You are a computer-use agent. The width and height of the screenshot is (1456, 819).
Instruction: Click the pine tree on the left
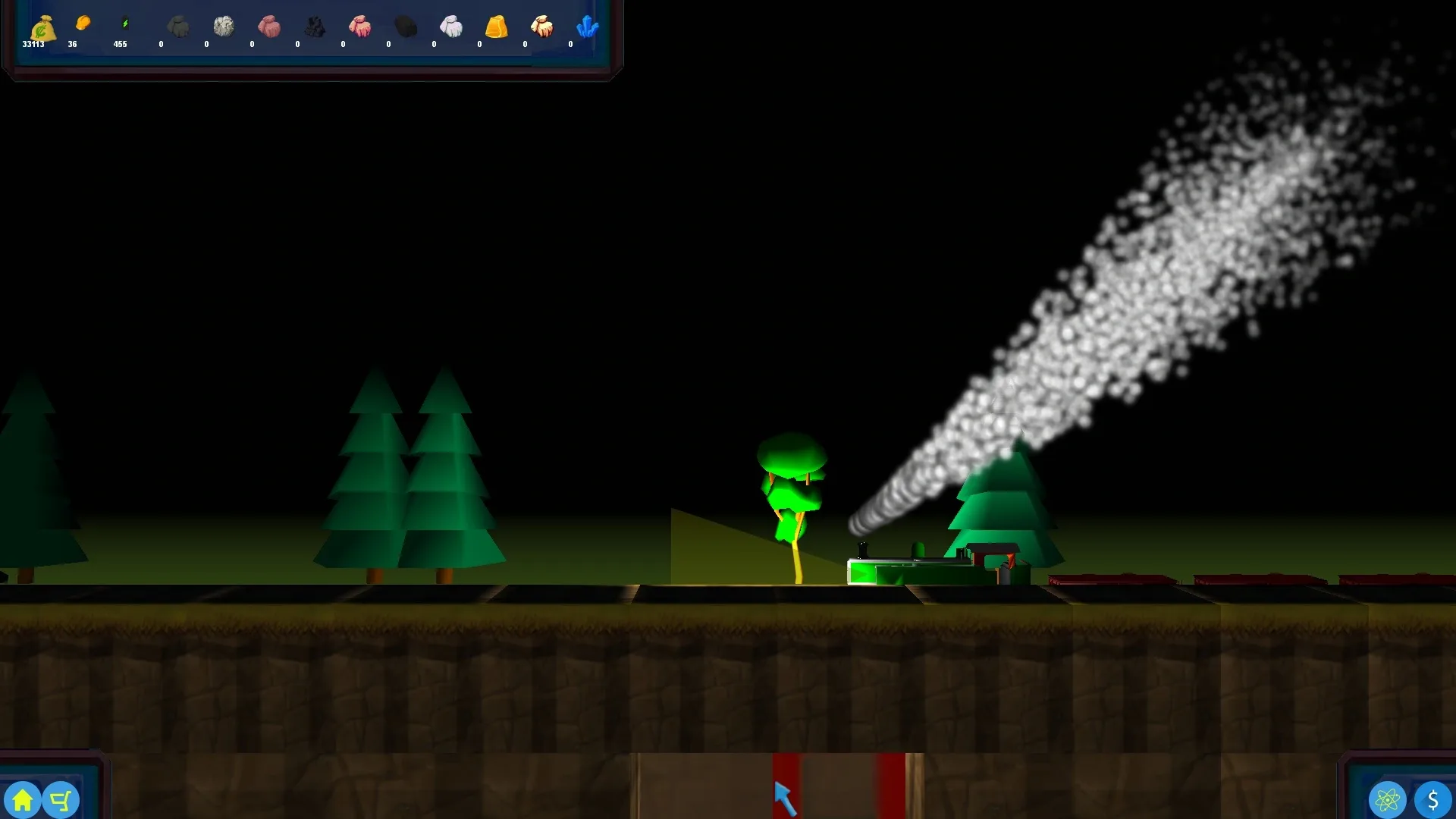[x=372, y=470]
